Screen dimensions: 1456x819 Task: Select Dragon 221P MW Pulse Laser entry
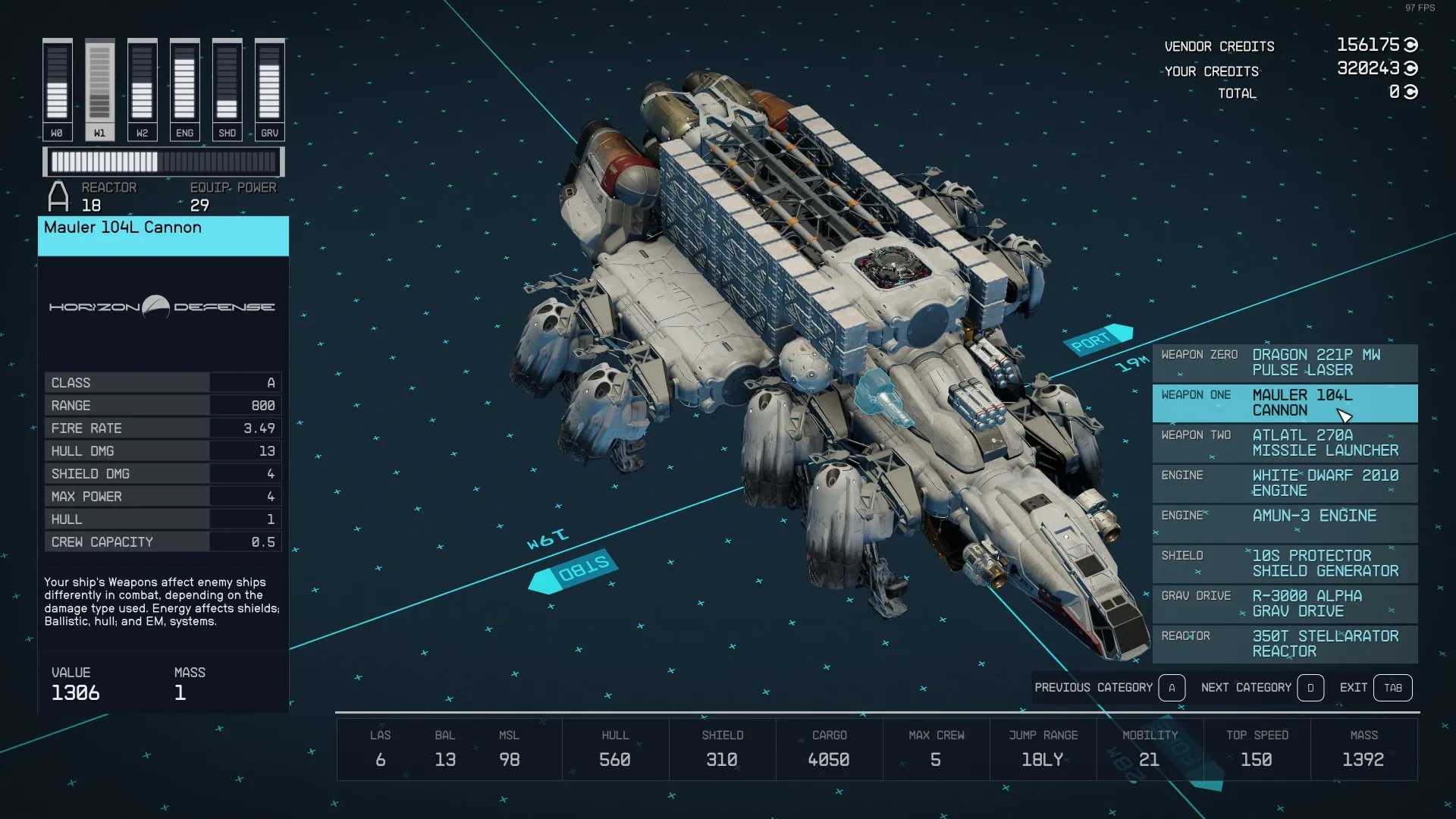(x=1285, y=363)
